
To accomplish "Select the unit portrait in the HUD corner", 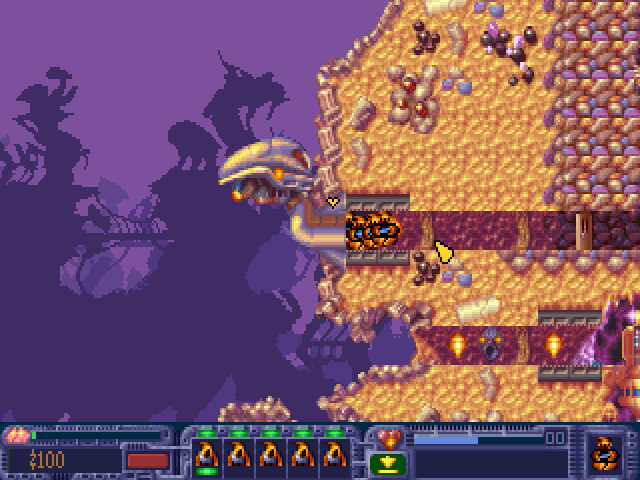I will (x=604, y=452).
